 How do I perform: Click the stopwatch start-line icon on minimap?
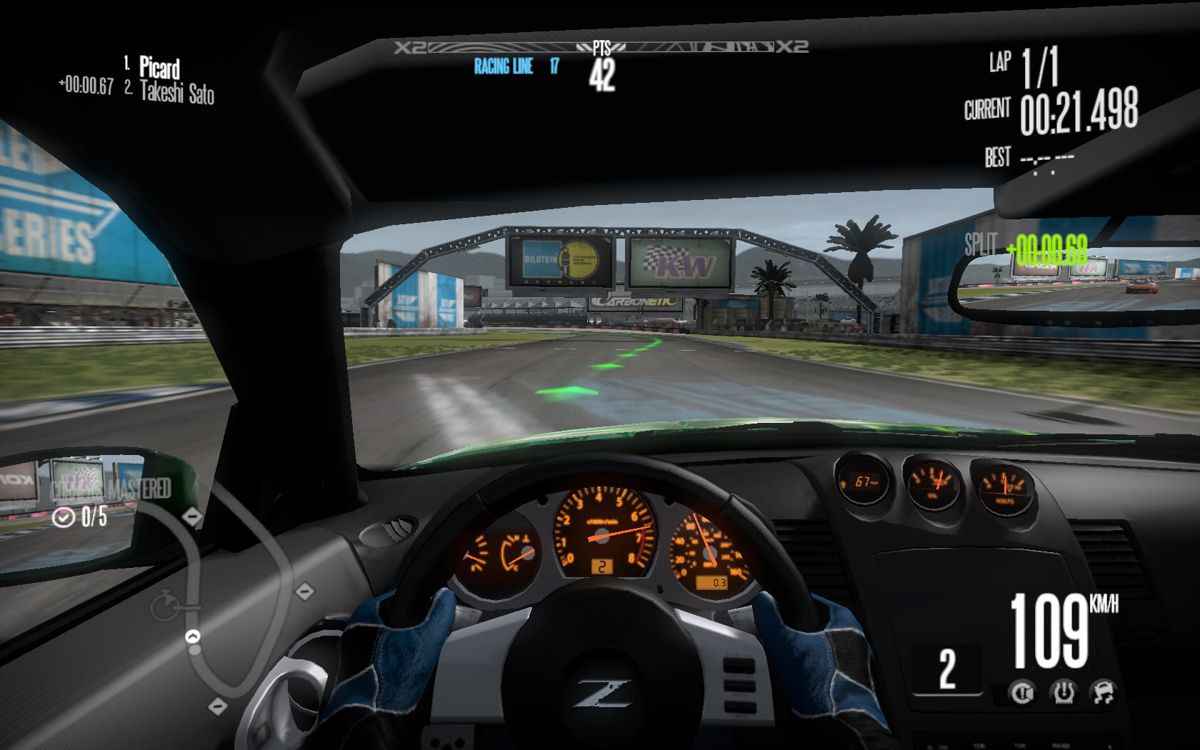pos(163,604)
